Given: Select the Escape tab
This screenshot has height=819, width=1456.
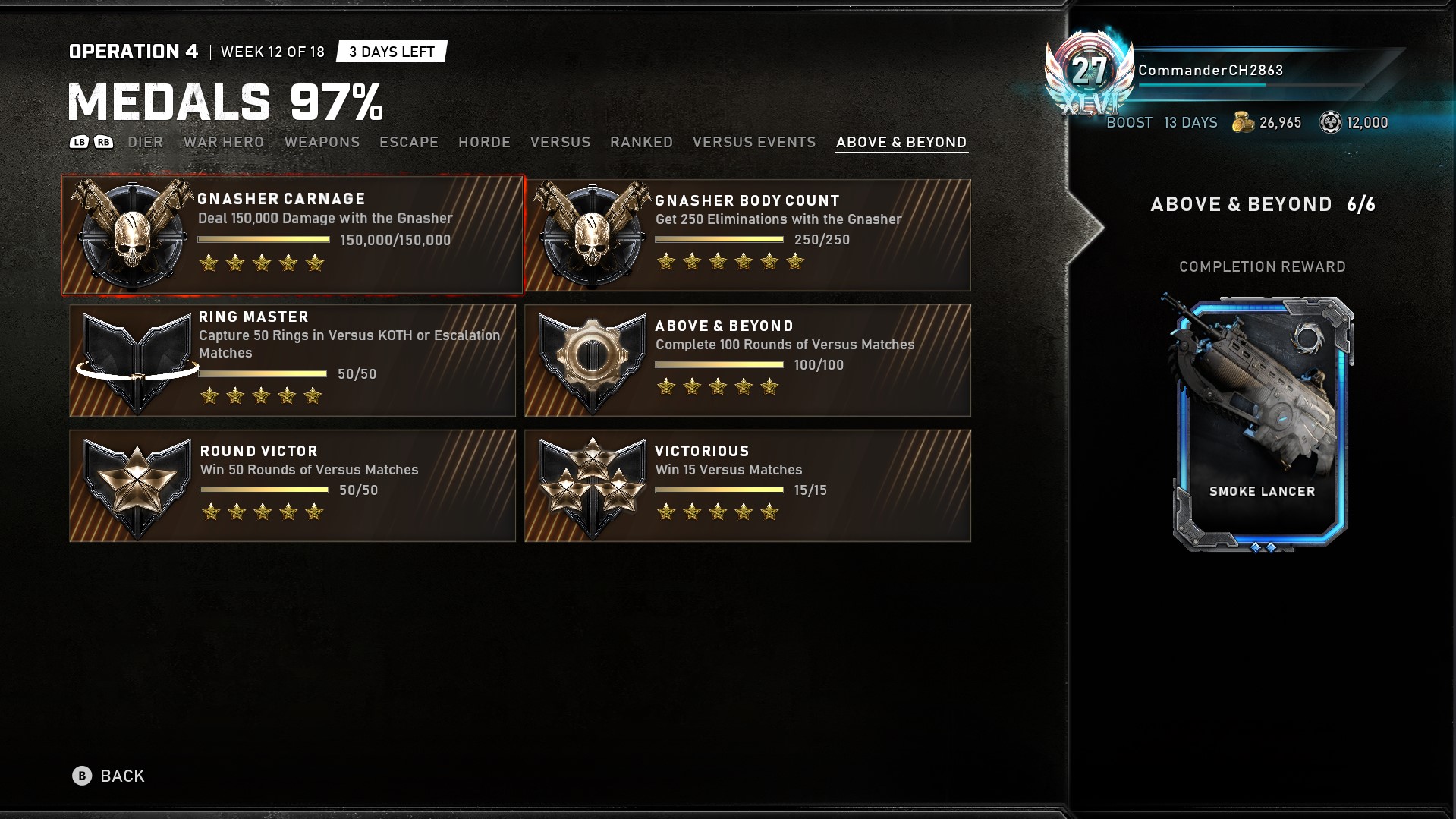Looking at the screenshot, I should [x=409, y=142].
